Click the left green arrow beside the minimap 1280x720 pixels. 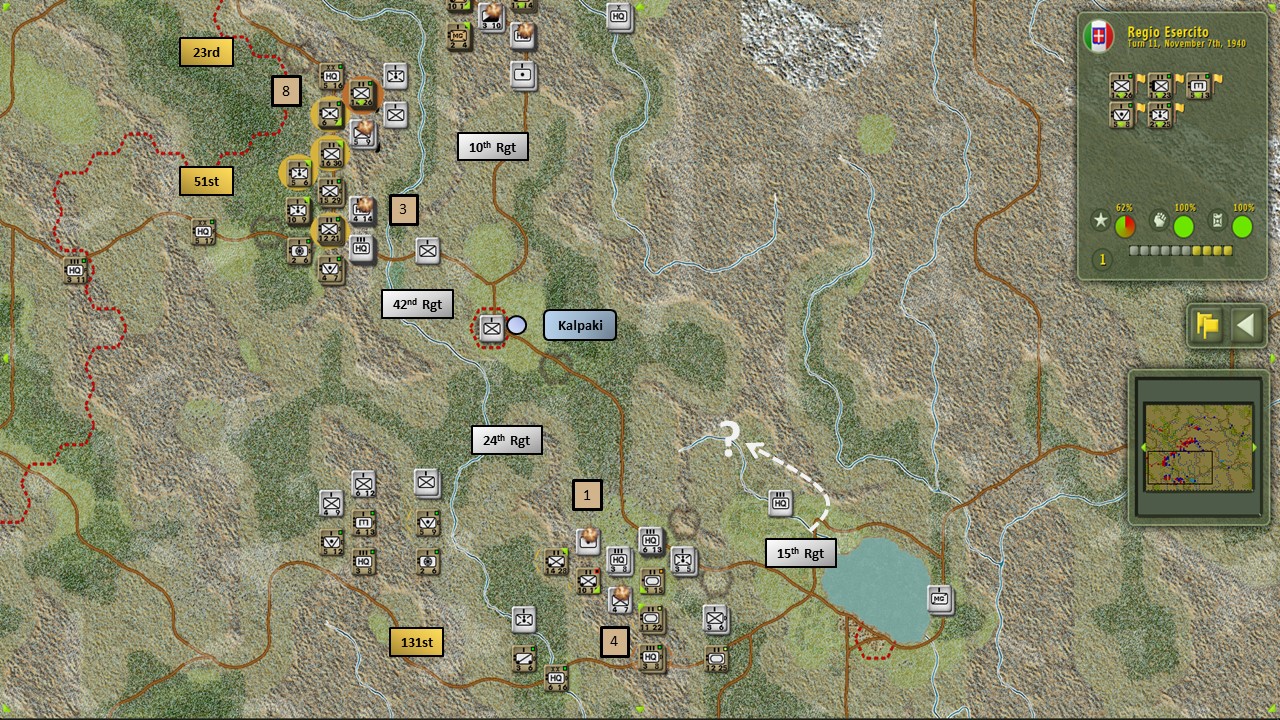[1143, 446]
